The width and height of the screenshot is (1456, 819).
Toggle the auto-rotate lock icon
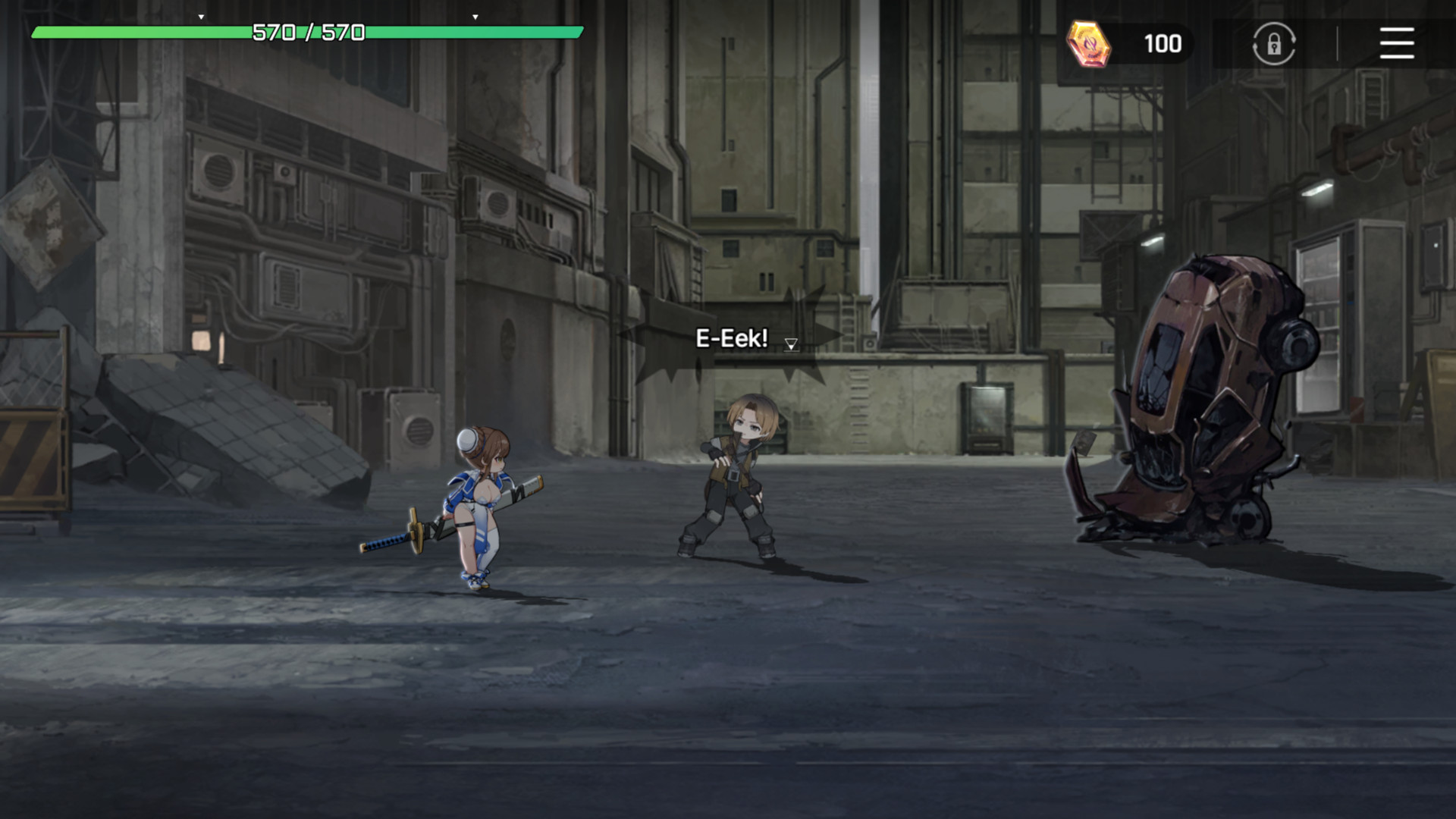(x=1273, y=43)
